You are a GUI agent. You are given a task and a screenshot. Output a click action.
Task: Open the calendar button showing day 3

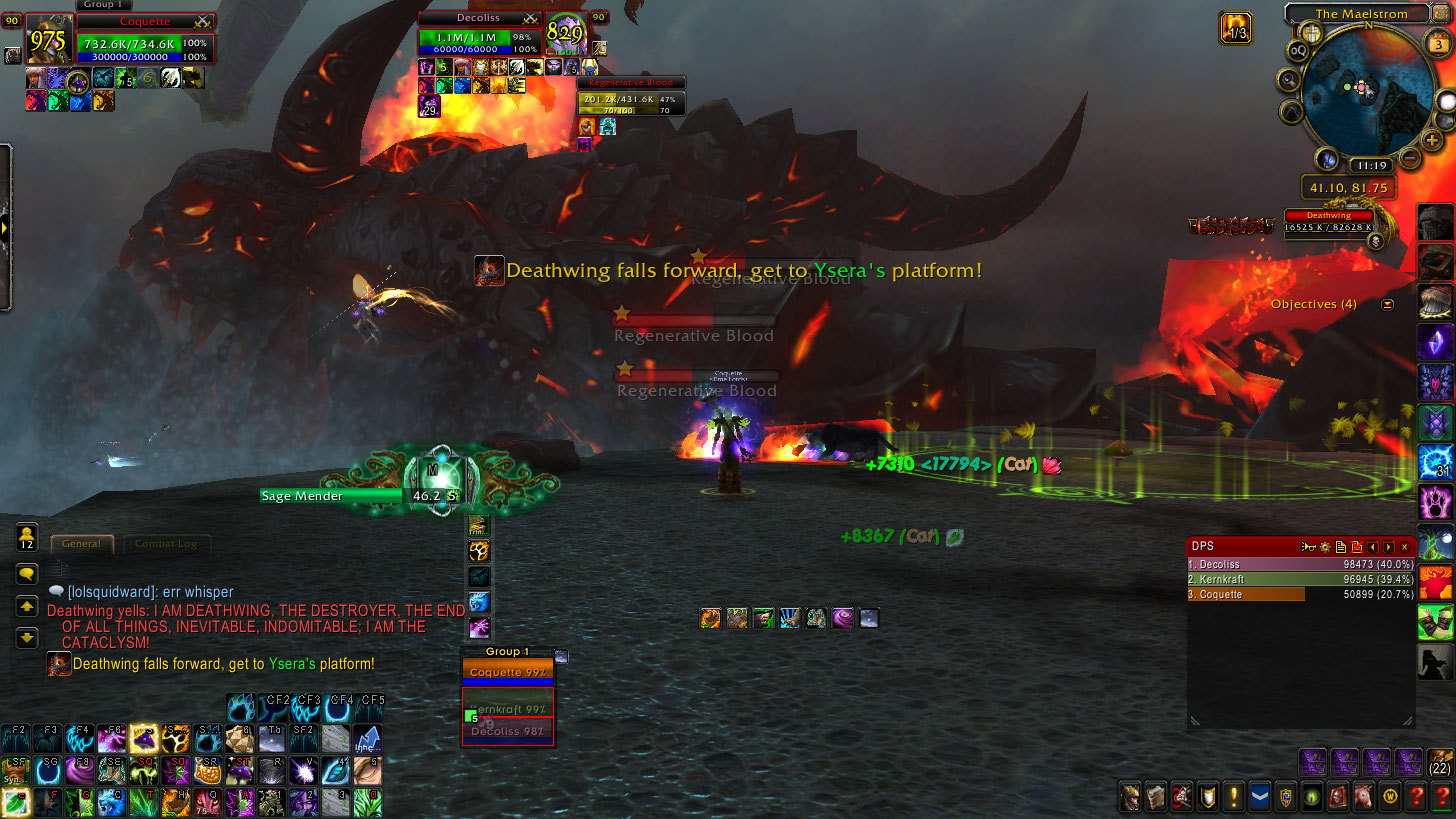coord(1430,44)
